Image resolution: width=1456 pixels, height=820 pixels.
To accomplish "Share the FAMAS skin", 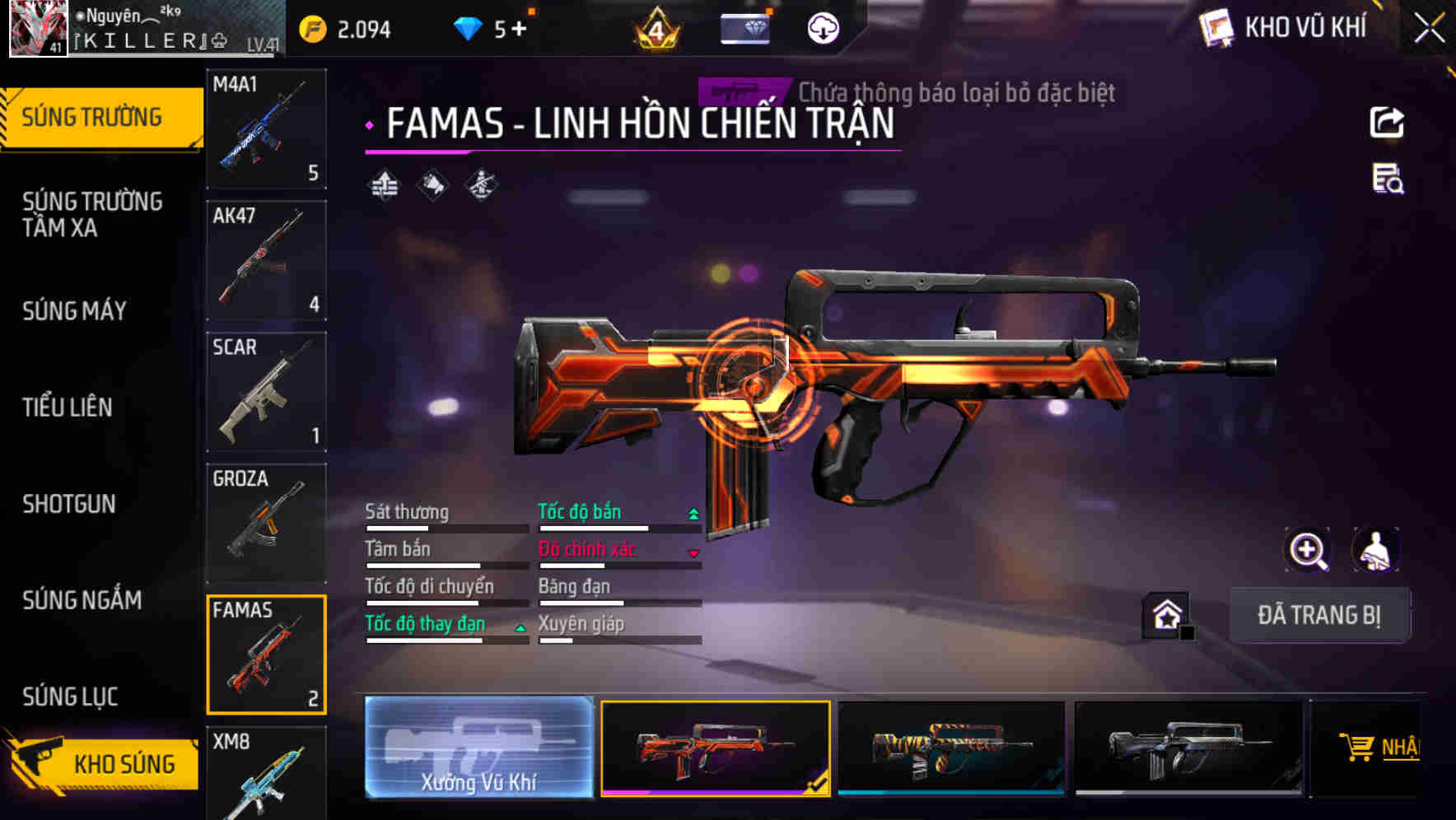I will (1387, 123).
